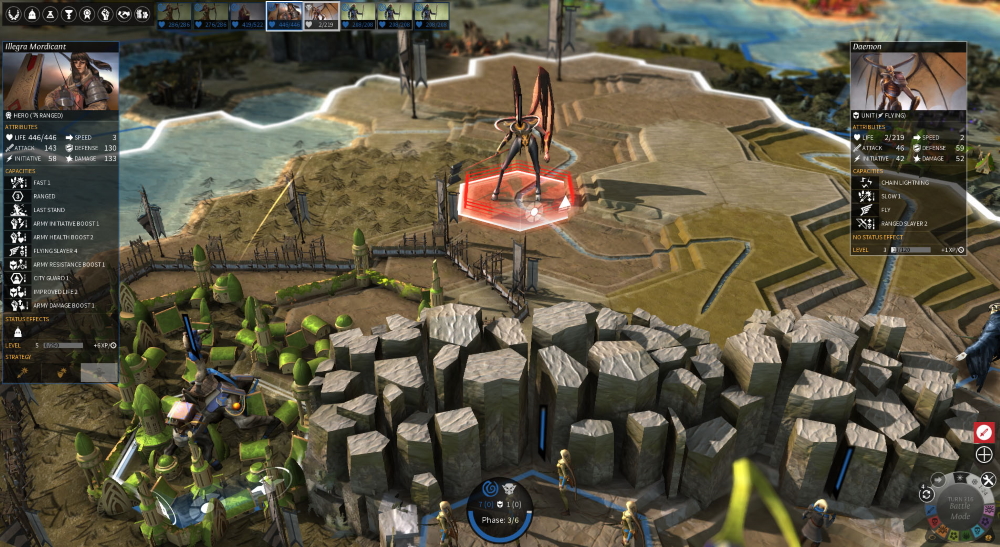This screenshot has height=547, width=1000.
Task: Select the unit portrait with 419/522 life
Action: tap(246, 15)
